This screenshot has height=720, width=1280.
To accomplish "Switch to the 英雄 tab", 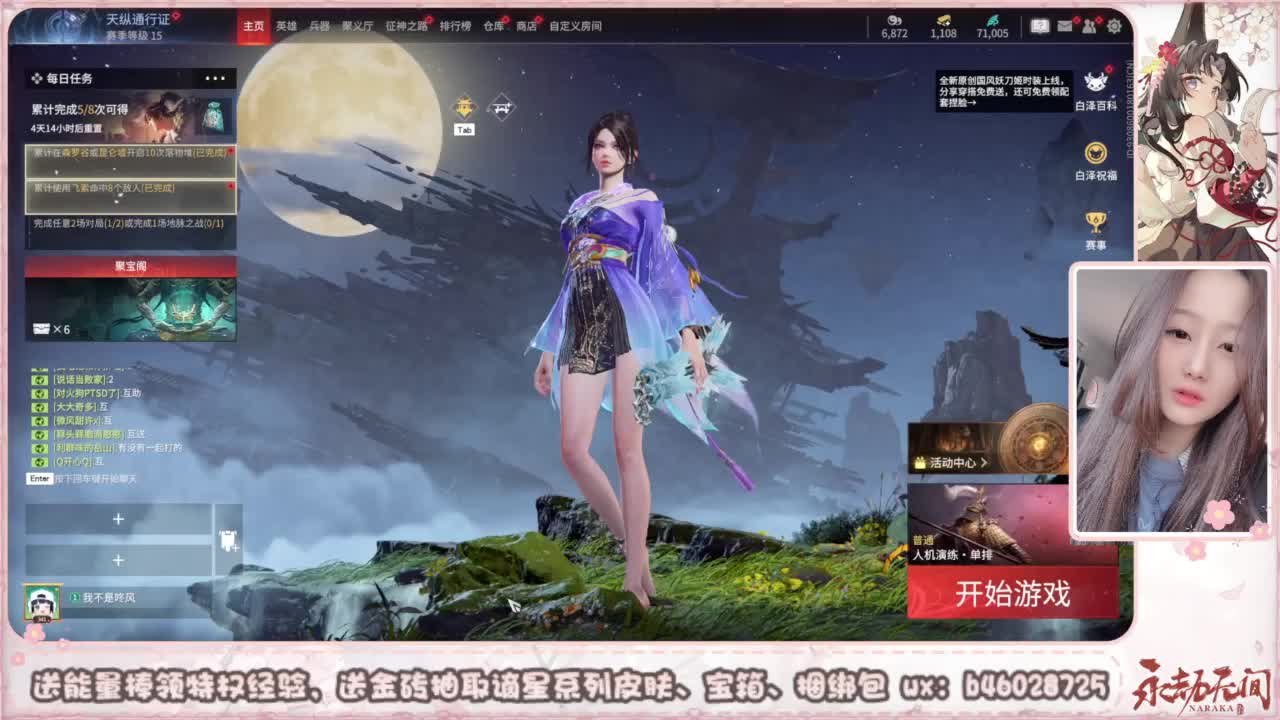I will click(287, 28).
